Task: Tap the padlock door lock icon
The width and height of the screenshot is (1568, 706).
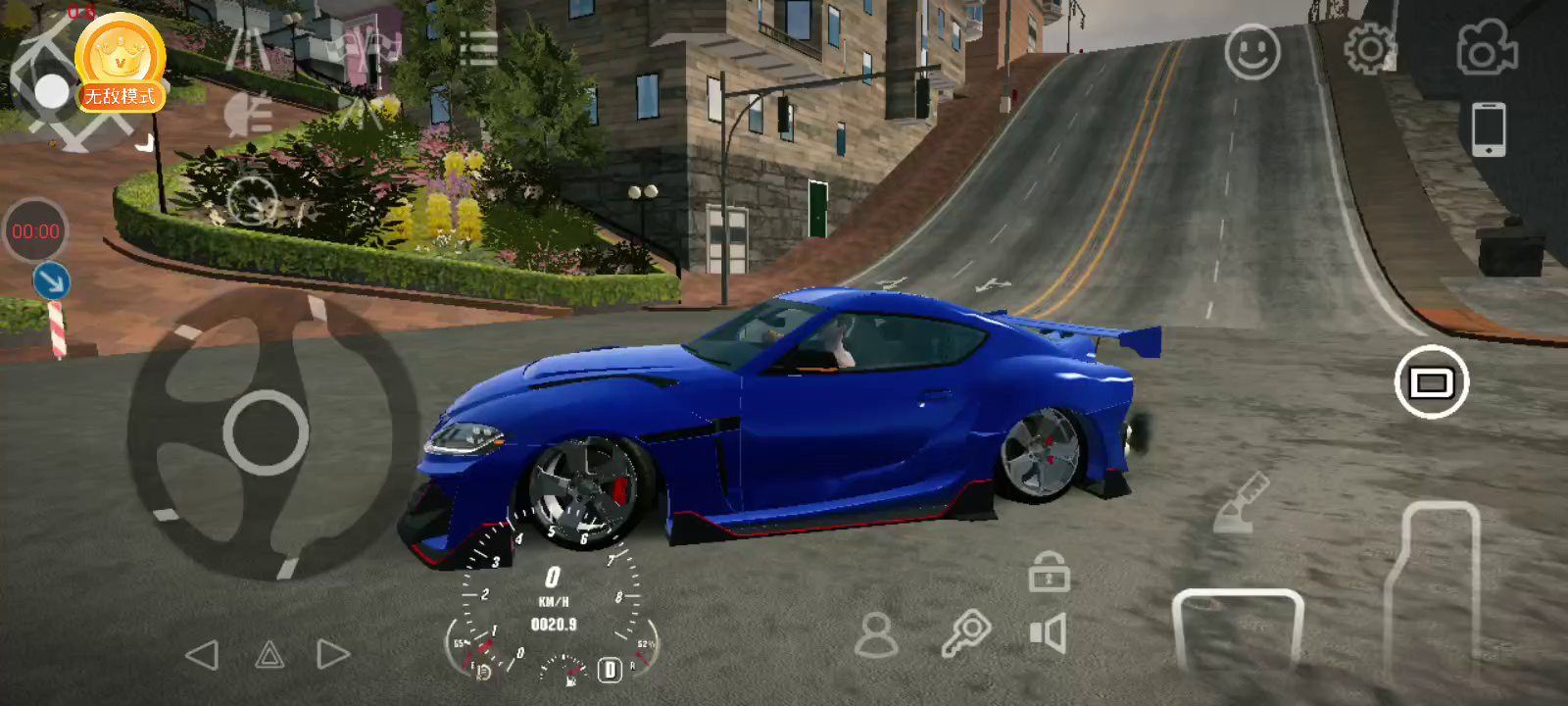Action: [1049, 572]
